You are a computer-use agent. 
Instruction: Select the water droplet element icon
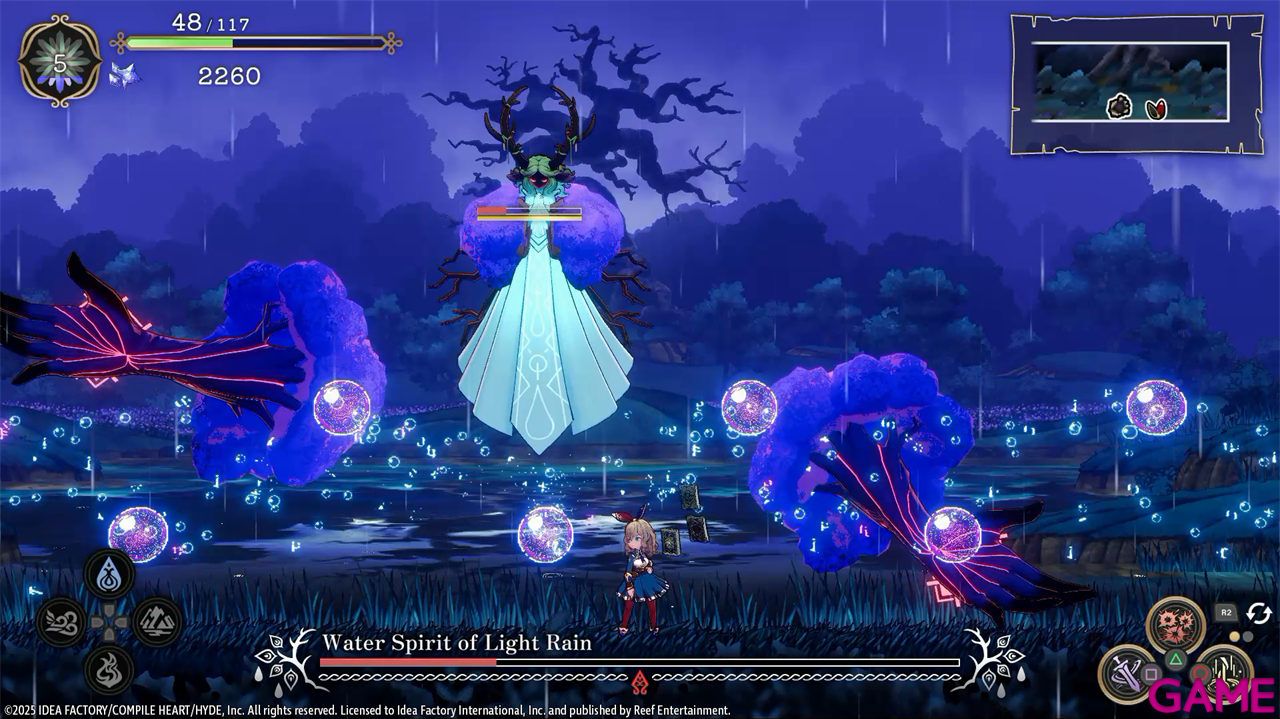pos(110,574)
